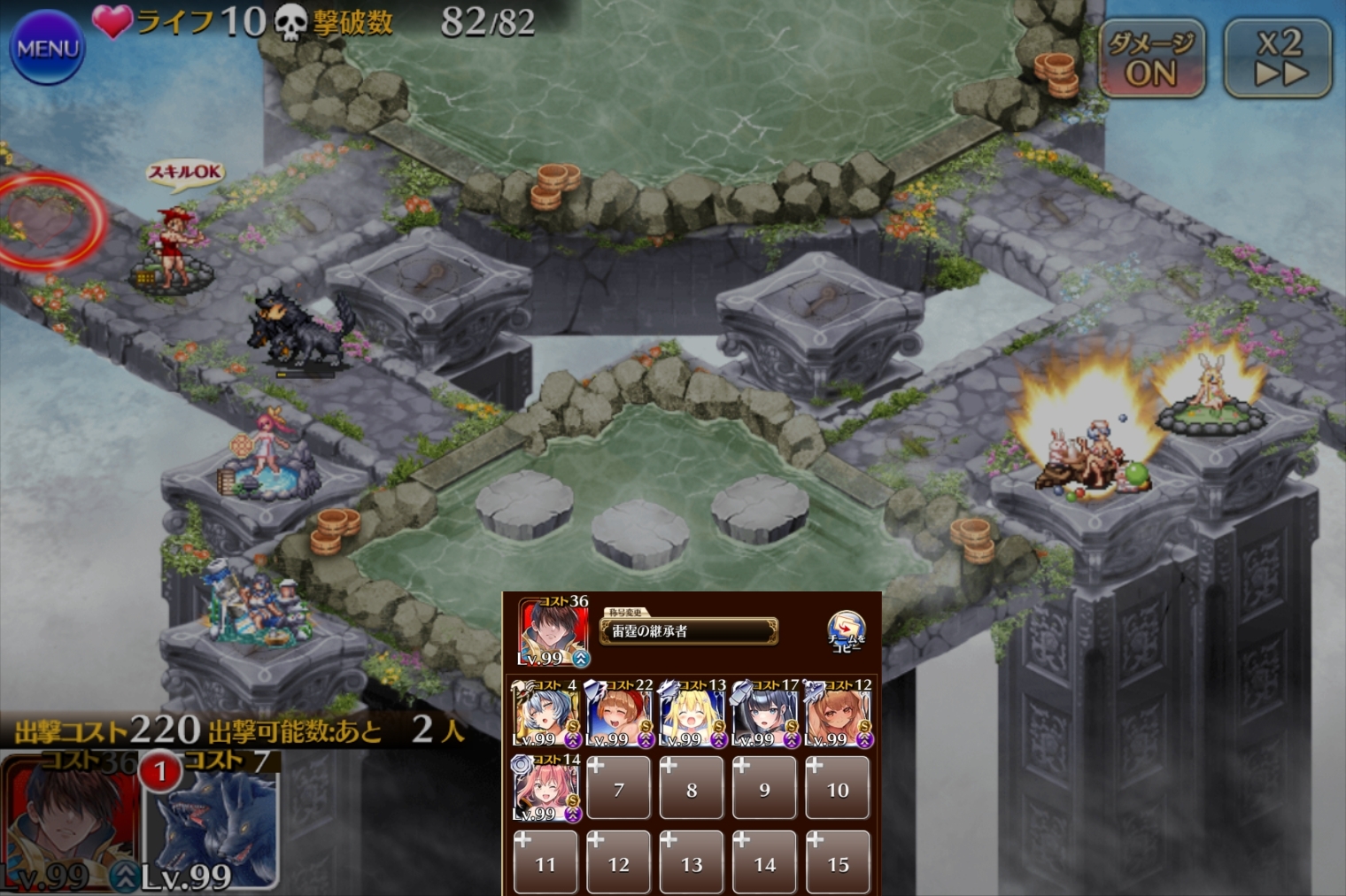Choose the blonde unit costing 13
Viewport: 1346px width, 896px height.
click(x=692, y=714)
